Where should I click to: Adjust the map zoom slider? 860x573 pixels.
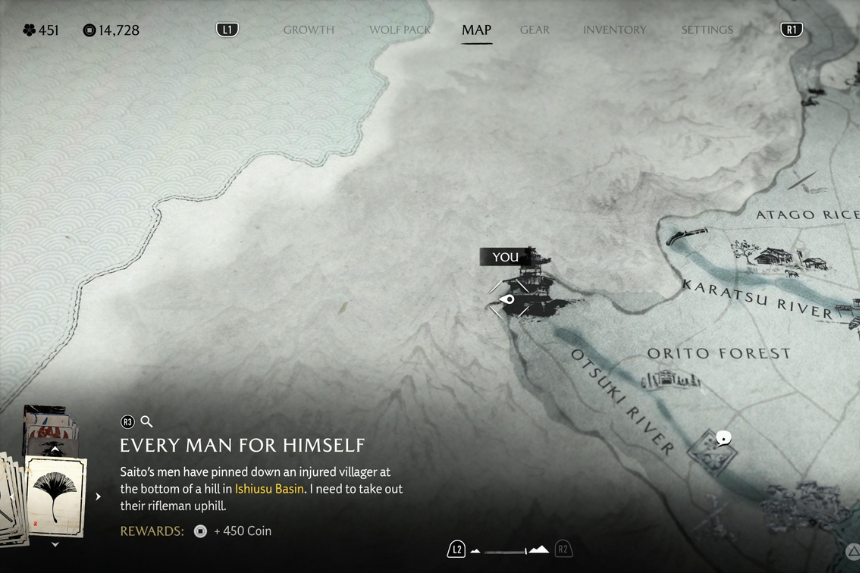(x=510, y=550)
